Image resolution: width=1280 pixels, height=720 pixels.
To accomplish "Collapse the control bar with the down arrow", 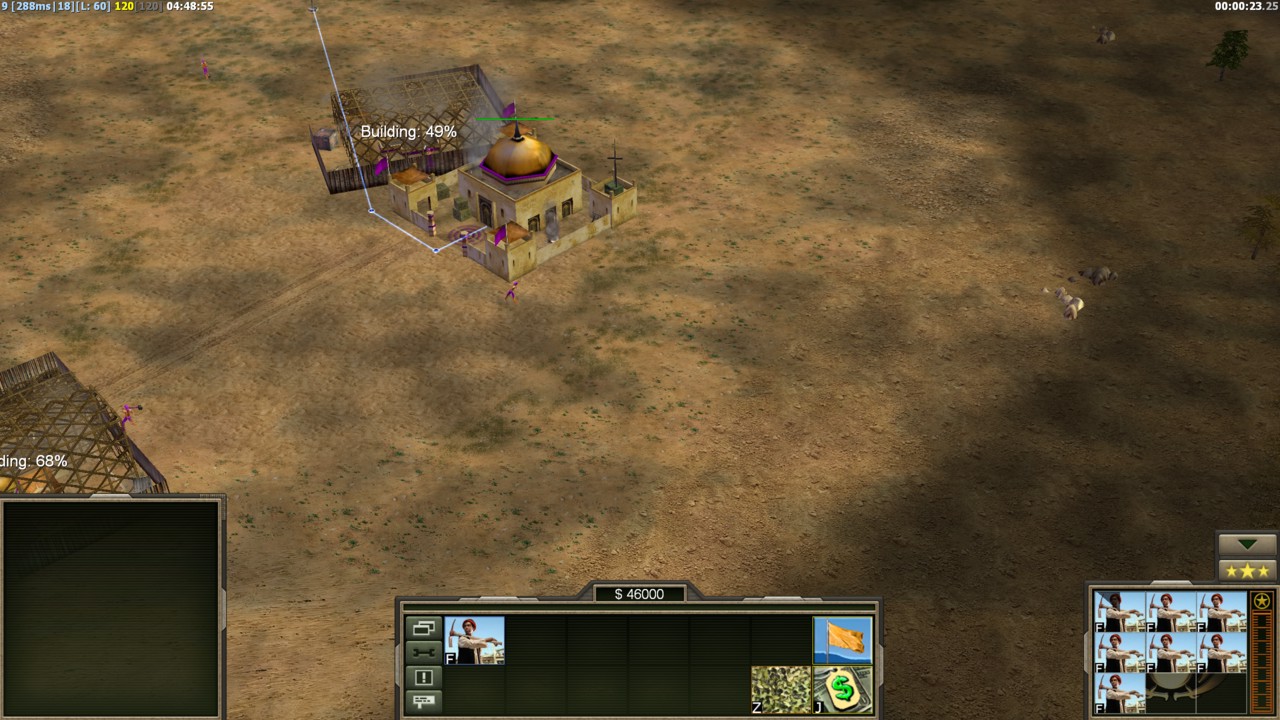I will pyautogui.click(x=1247, y=544).
